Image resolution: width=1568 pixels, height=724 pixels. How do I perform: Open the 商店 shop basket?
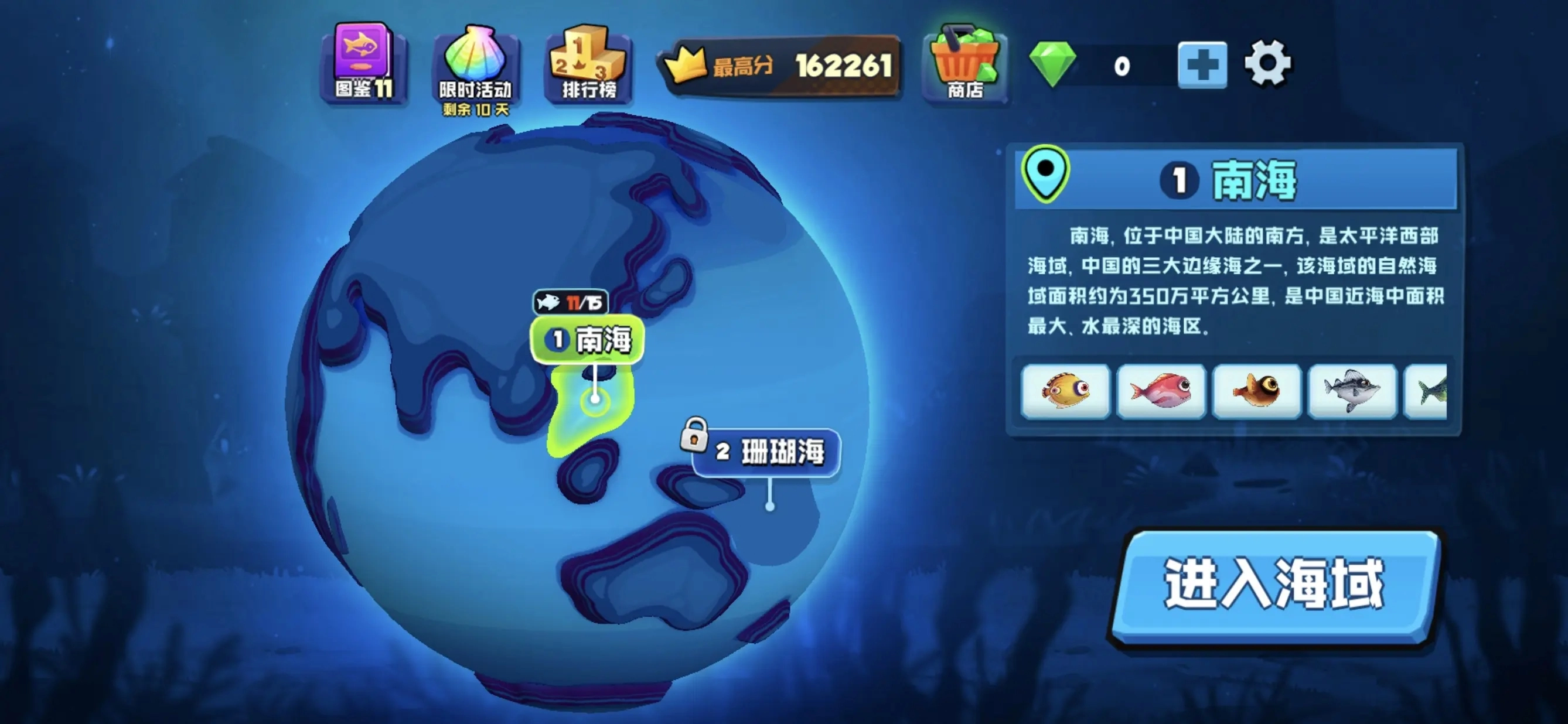965,64
